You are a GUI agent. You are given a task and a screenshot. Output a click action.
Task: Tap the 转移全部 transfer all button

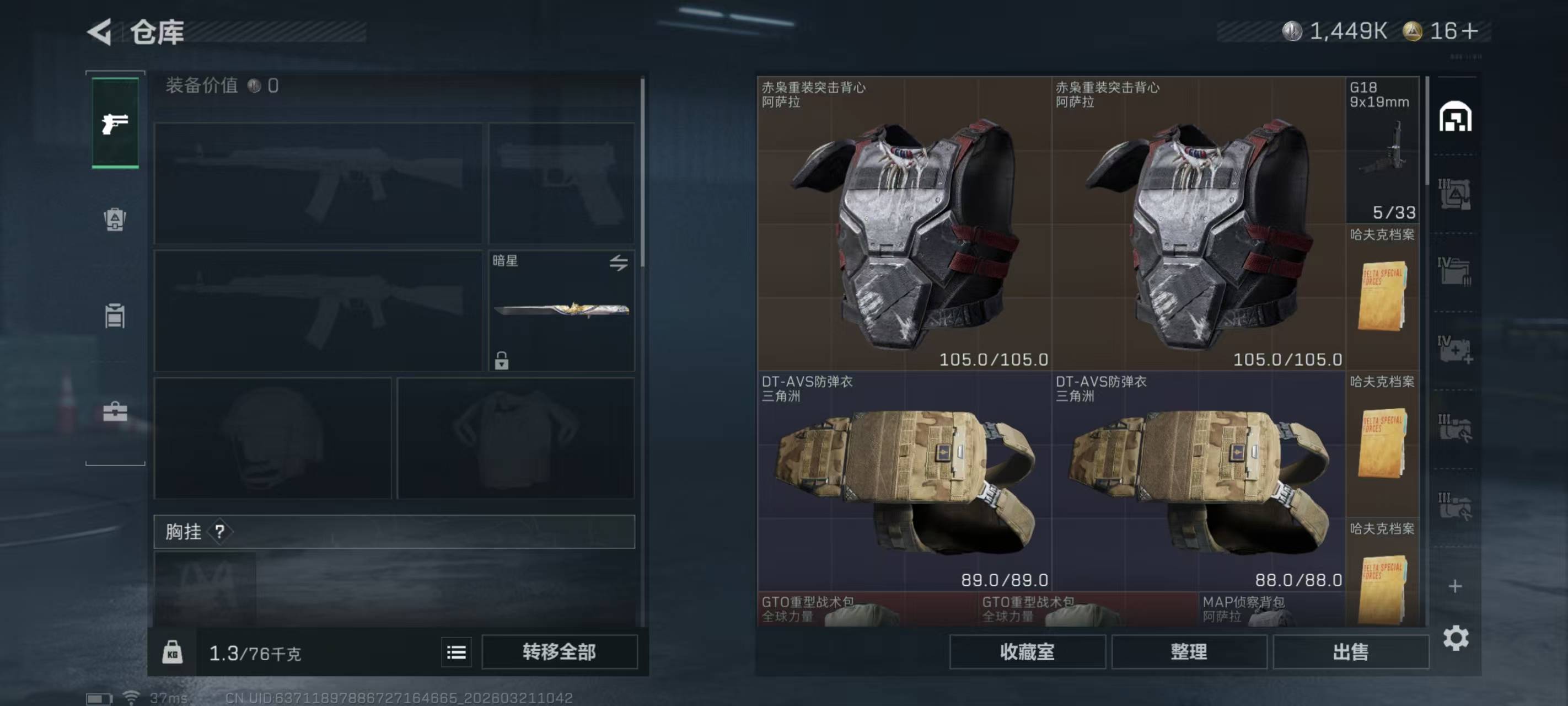pos(559,652)
